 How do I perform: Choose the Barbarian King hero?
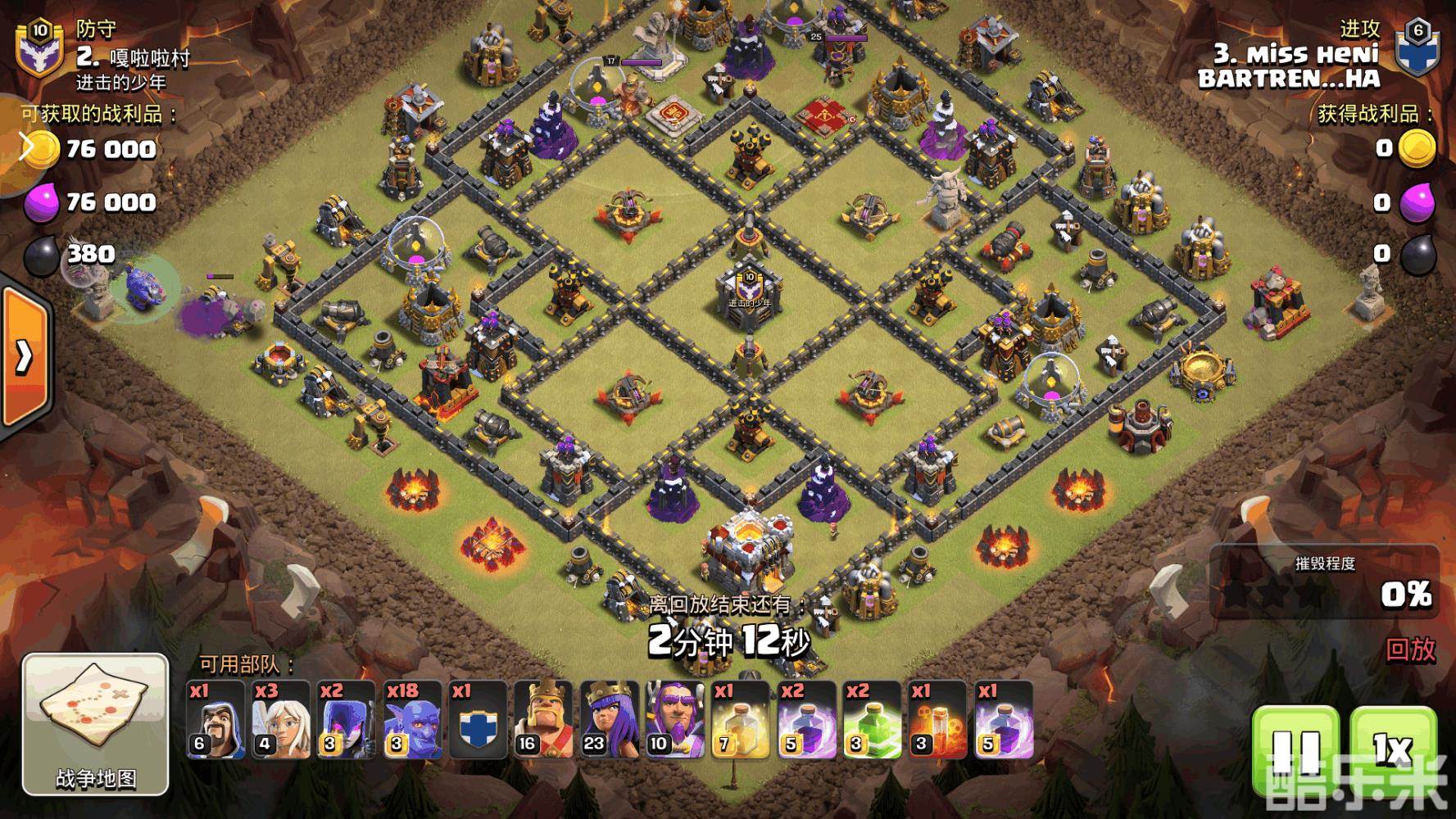click(x=544, y=720)
